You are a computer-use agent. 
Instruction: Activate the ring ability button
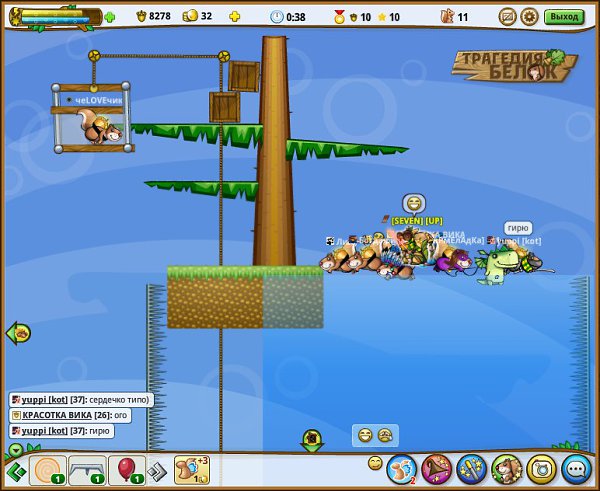click(541, 468)
